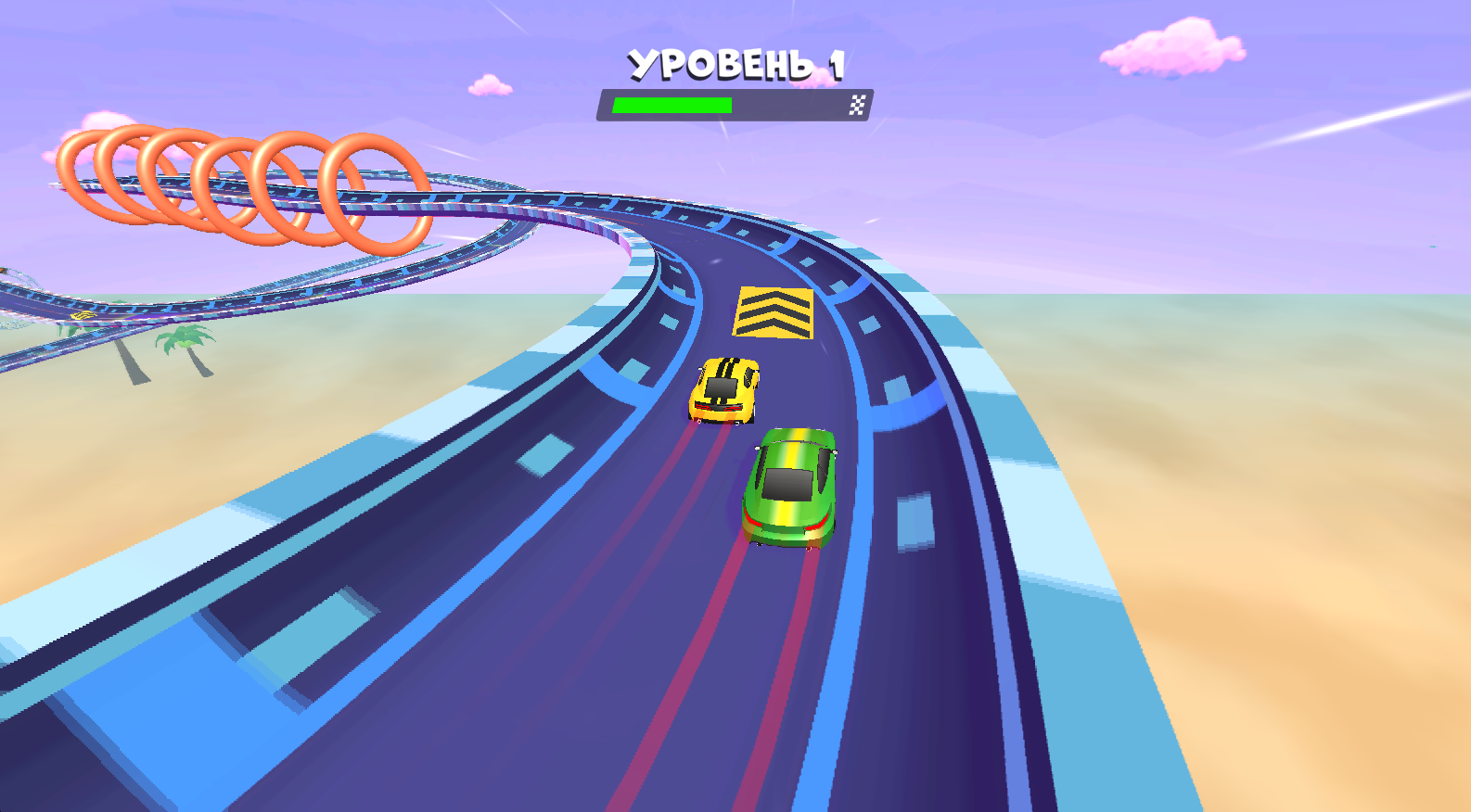Click the checkered flag icon on progress bar
The width and height of the screenshot is (1471, 812).
[856, 105]
